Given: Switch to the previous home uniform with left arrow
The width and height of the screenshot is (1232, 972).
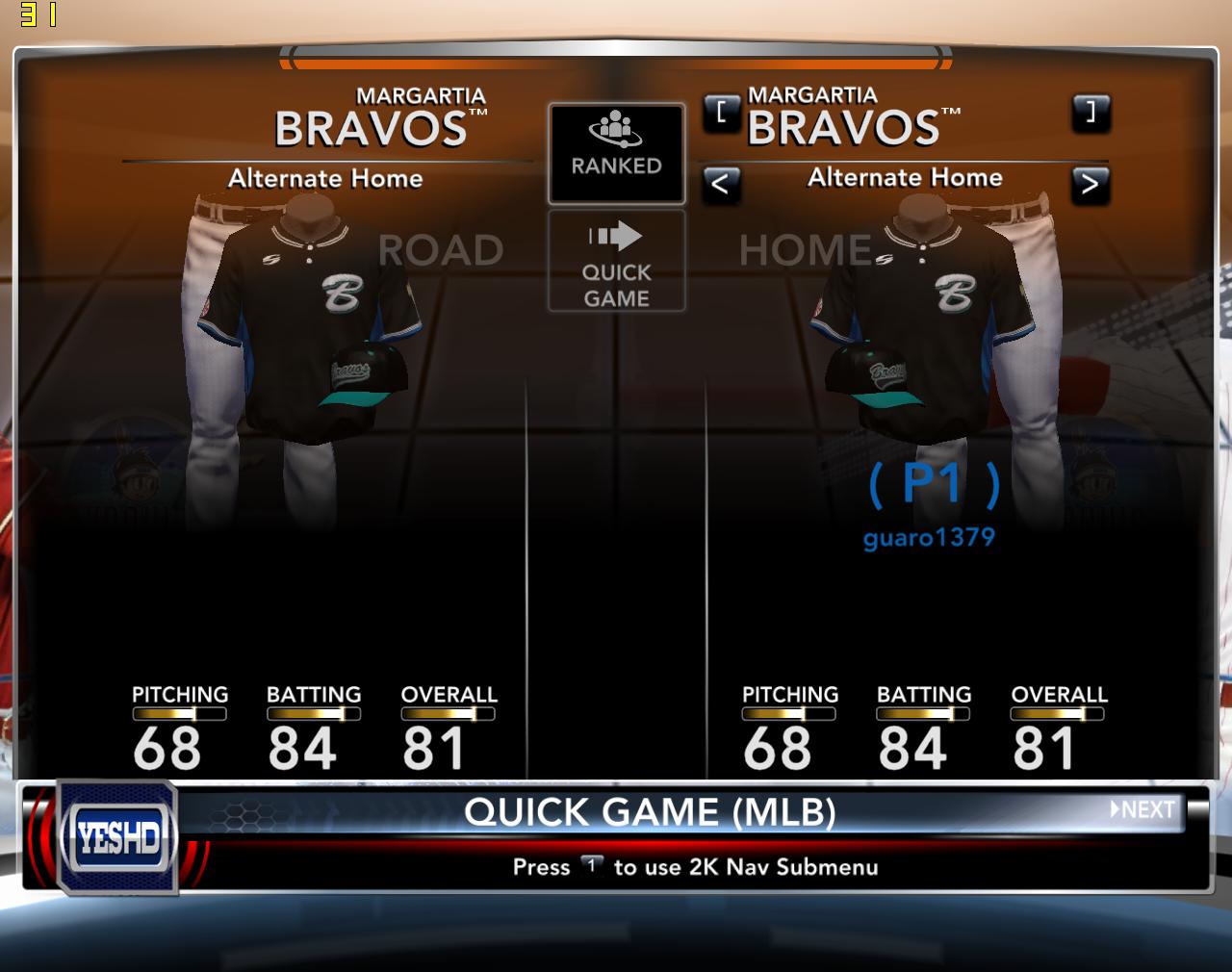Looking at the screenshot, I should coord(721,184).
